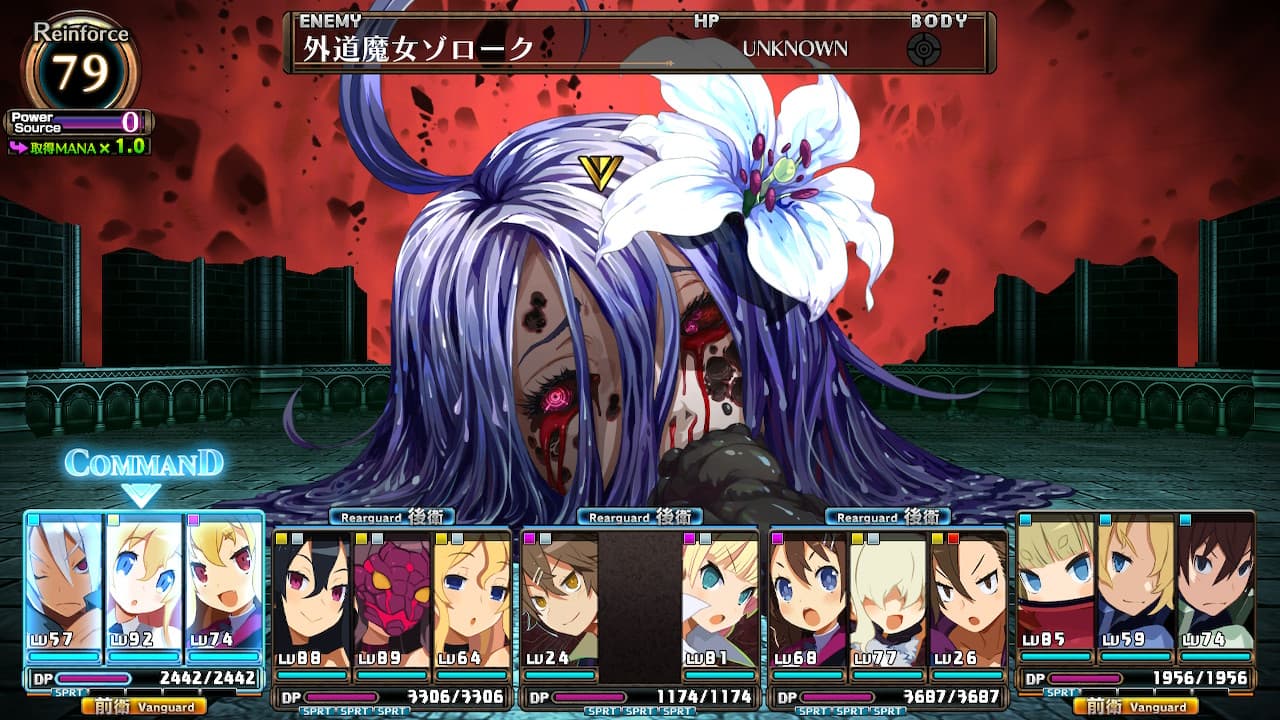Click the enemy name panel 外道魔女ゾローク

pyautogui.click(x=420, y=49)
